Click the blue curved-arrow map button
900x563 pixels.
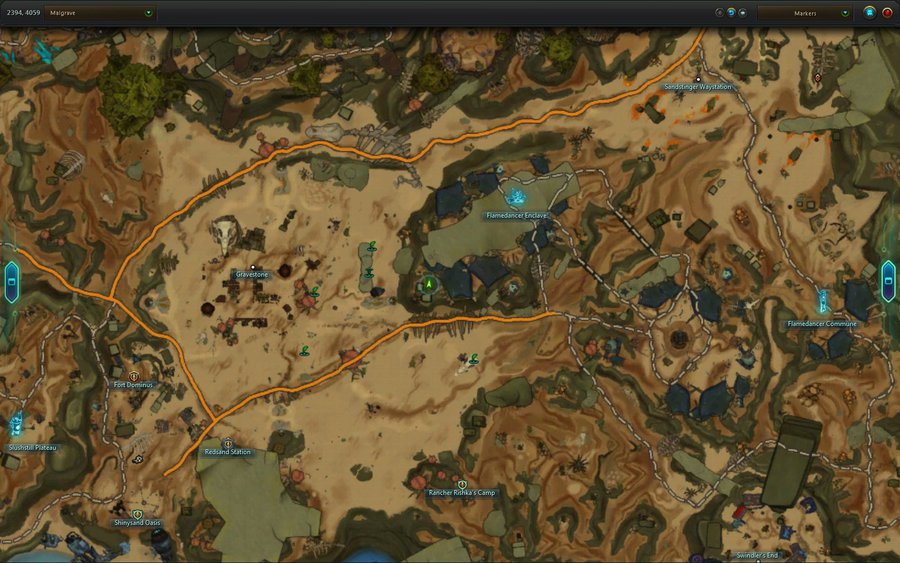731,13
